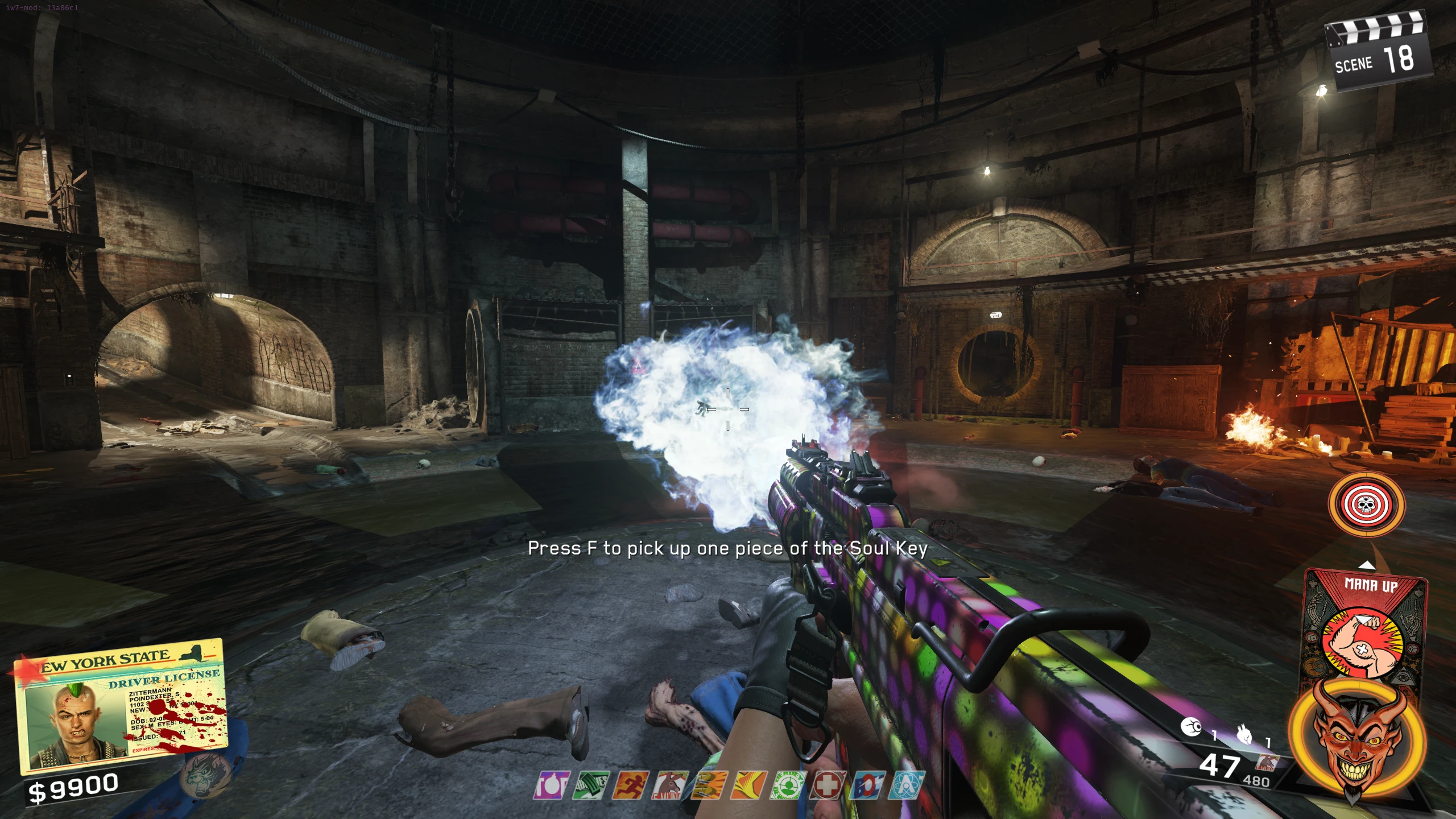Choose the heart tactical item icon
The image size is (1456, 819).
point(1245,737)
